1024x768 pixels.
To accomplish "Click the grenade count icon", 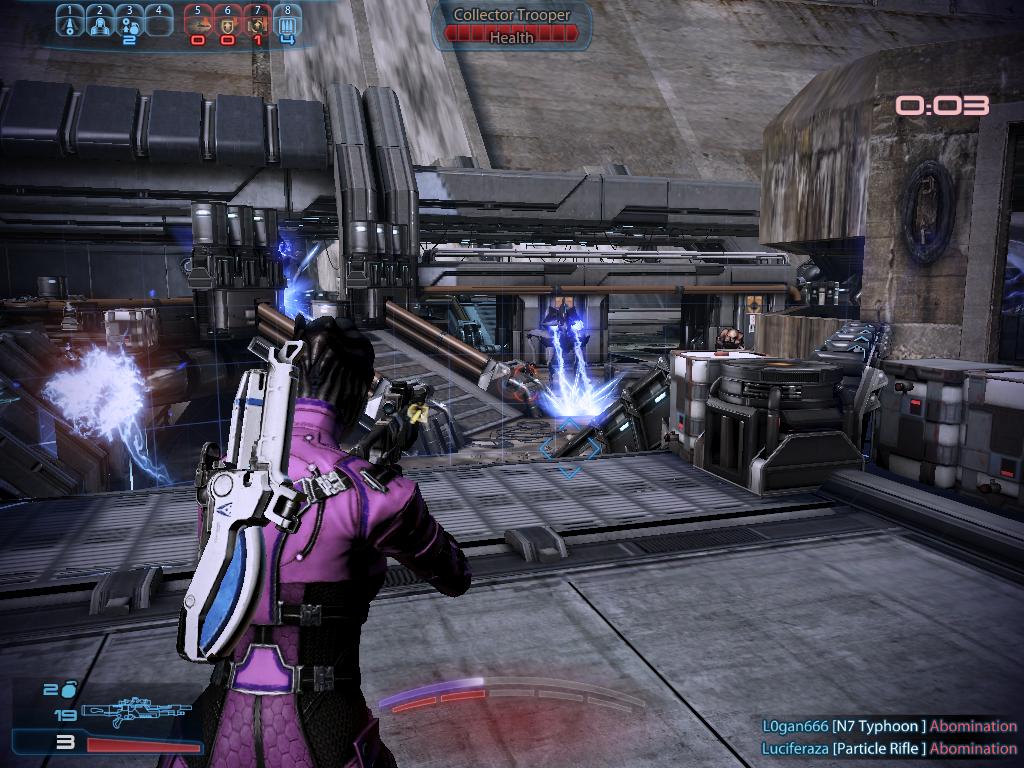I will 68,690.
